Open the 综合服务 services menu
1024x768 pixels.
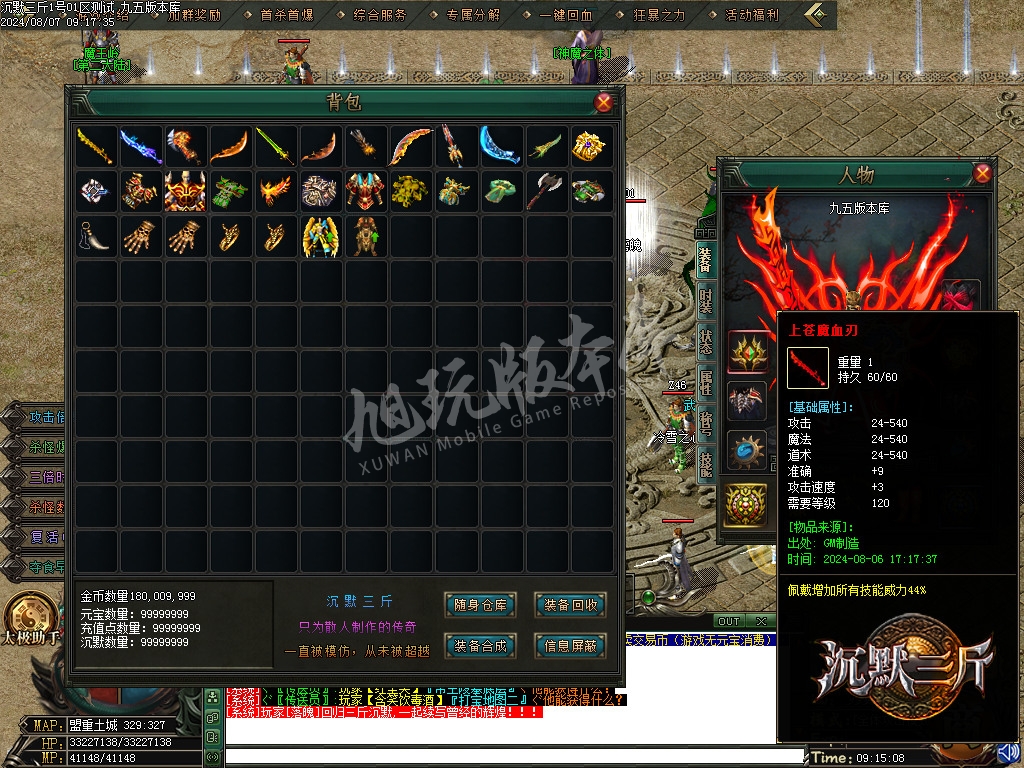[381, 15]
